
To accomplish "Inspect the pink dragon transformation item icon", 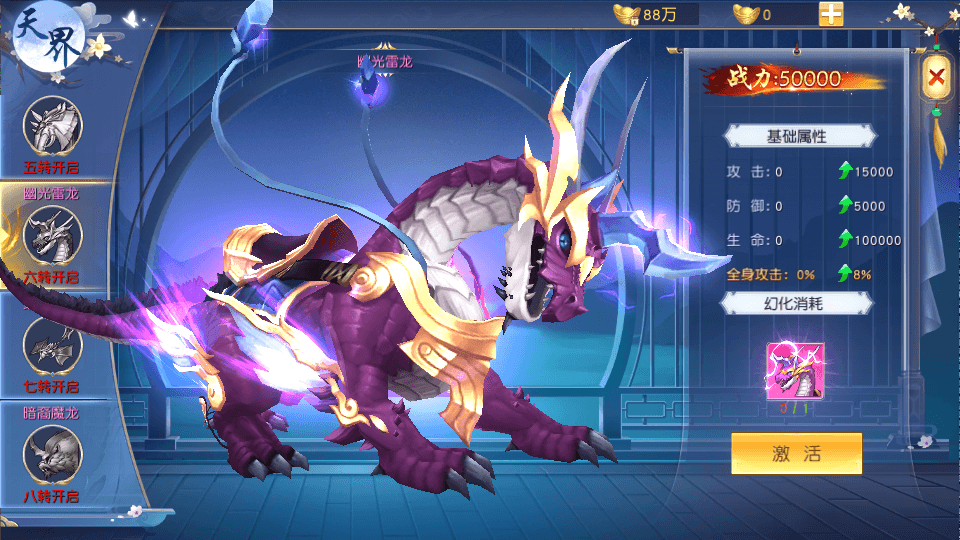I will click(794, 369).
